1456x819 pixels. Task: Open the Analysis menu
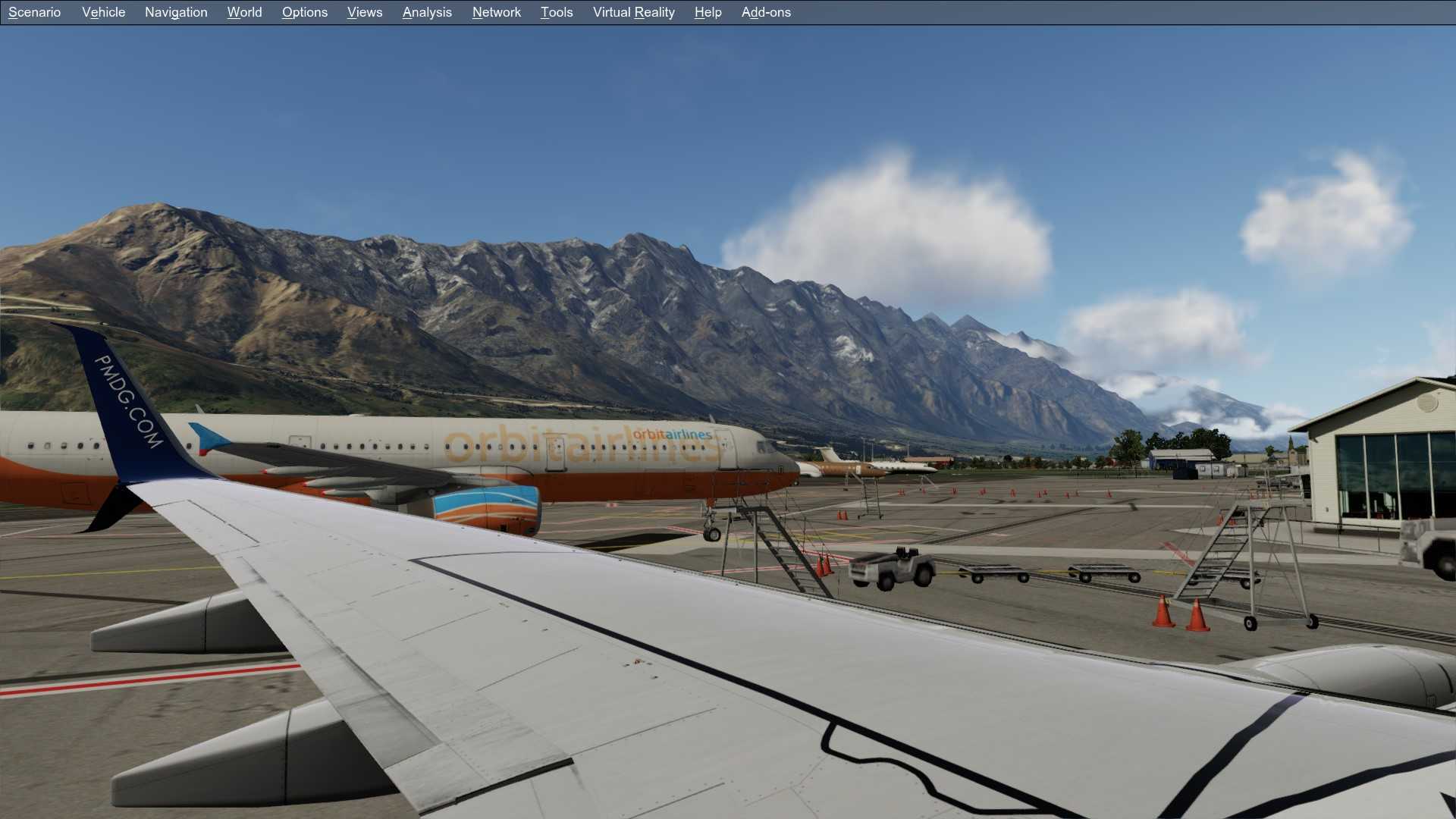coord(426,11)
